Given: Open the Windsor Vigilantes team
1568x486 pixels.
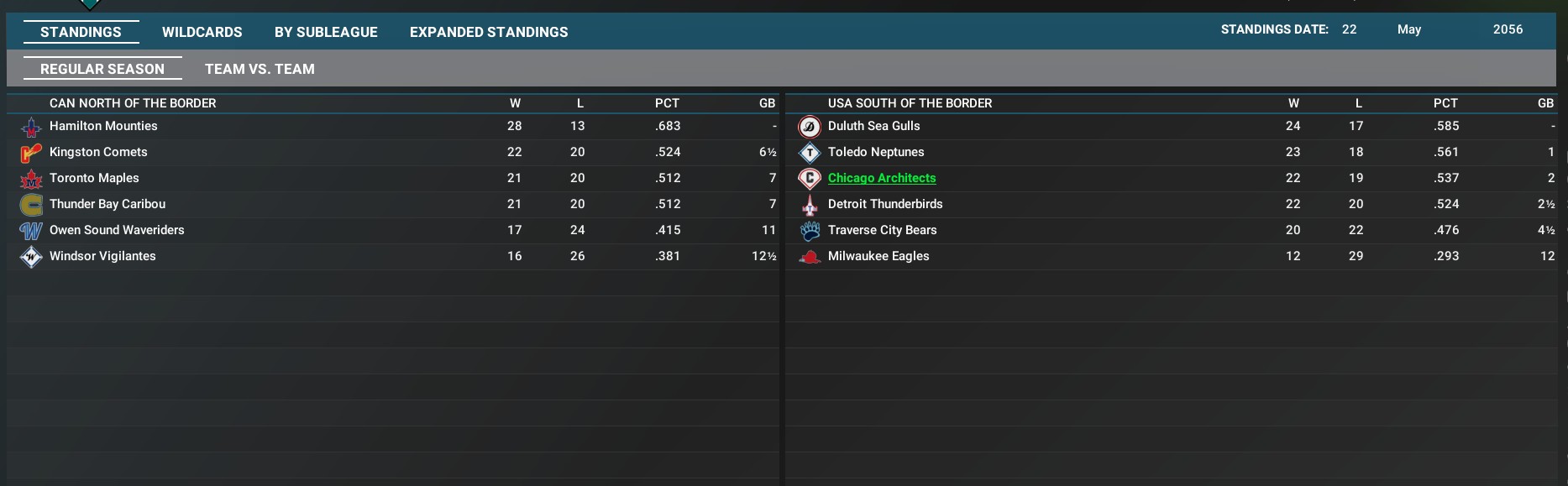Looking at the screenshot, I should pos(102,256).
